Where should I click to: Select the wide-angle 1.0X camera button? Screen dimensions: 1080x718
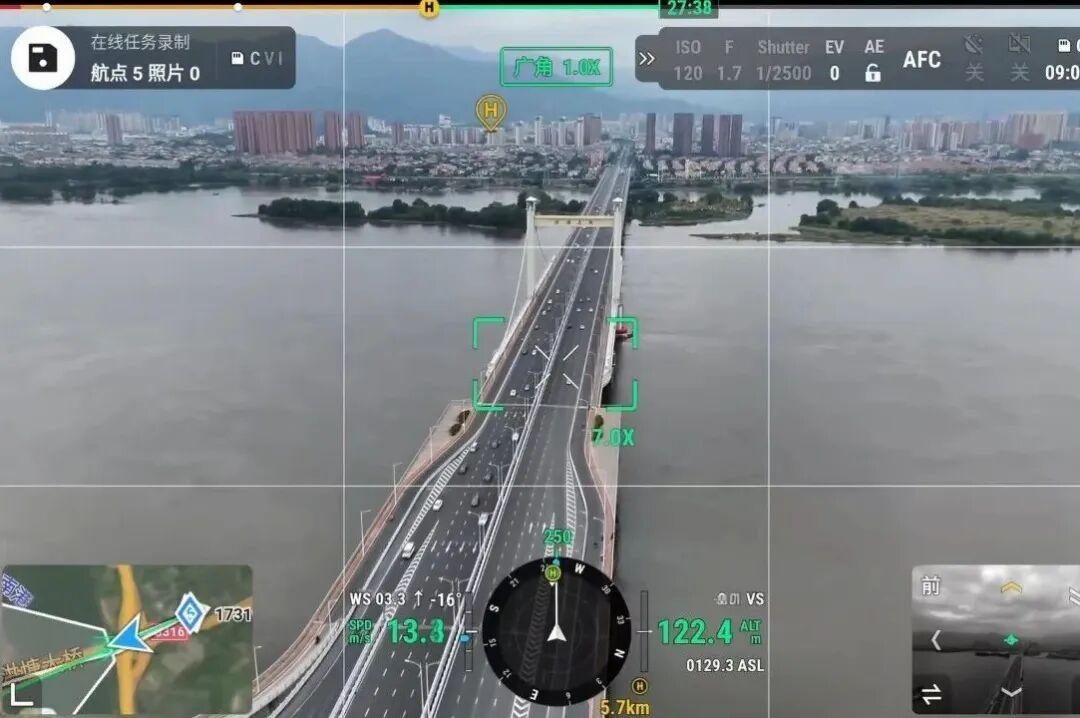[556, 68]
